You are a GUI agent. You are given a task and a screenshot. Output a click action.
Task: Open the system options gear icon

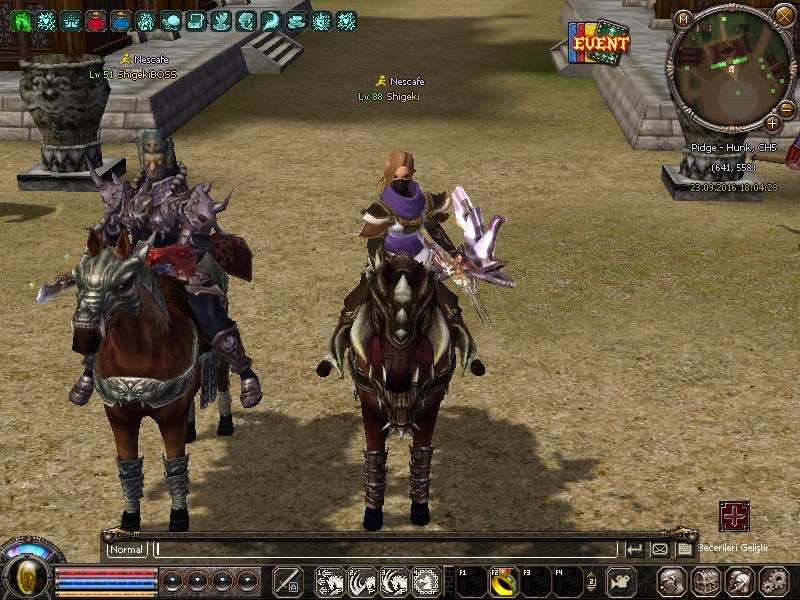(x=773, y=581)
